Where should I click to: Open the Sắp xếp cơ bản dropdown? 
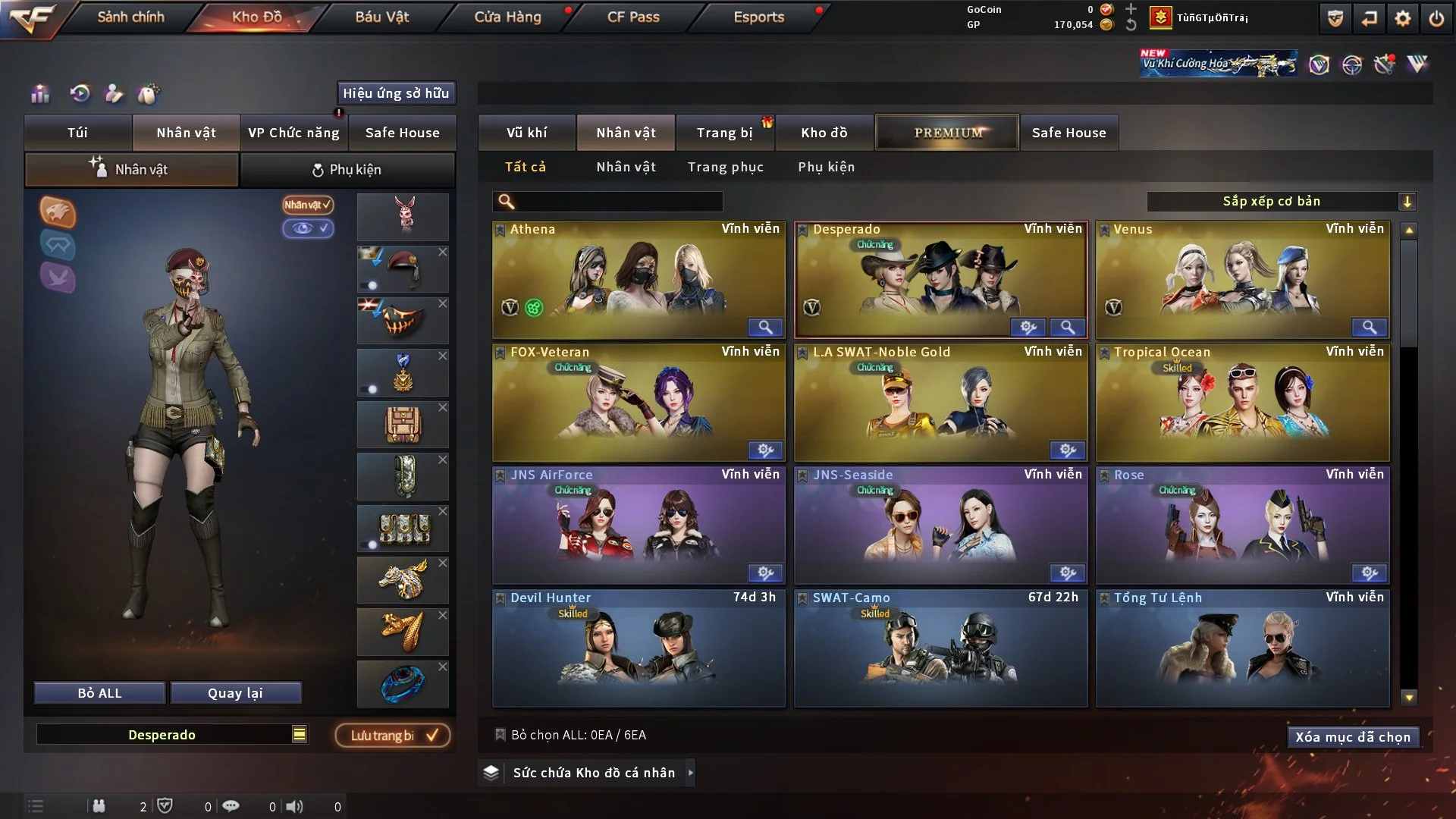1281,201
